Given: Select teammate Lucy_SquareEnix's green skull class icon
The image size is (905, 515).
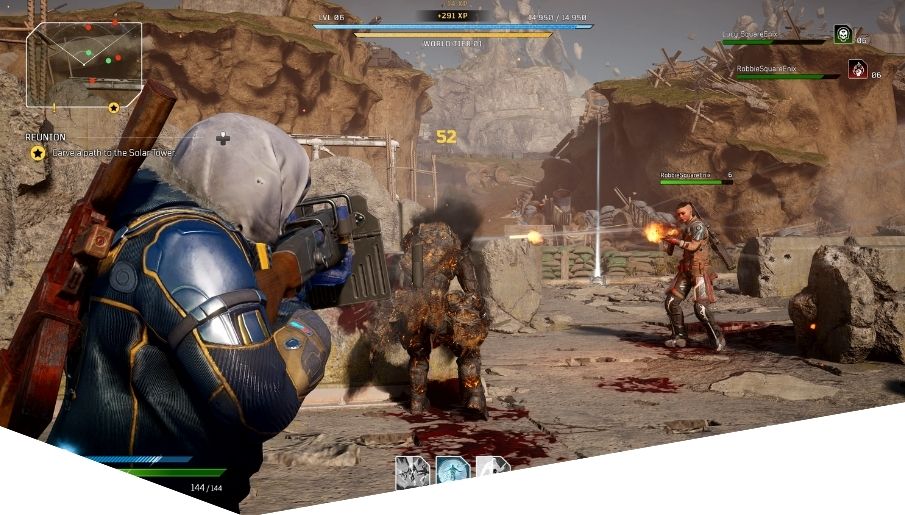Looking at the screenshot, I should pos(843,35).
